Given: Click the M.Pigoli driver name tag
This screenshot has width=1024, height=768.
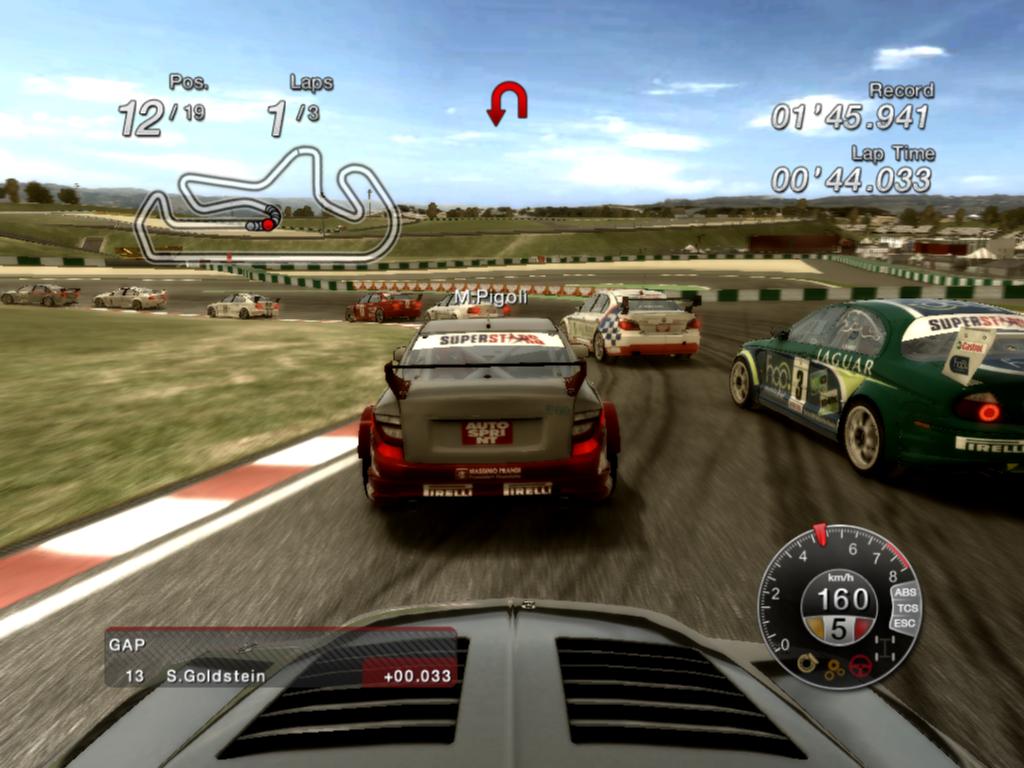Looking at the screenshot, I should click(490, 297).
